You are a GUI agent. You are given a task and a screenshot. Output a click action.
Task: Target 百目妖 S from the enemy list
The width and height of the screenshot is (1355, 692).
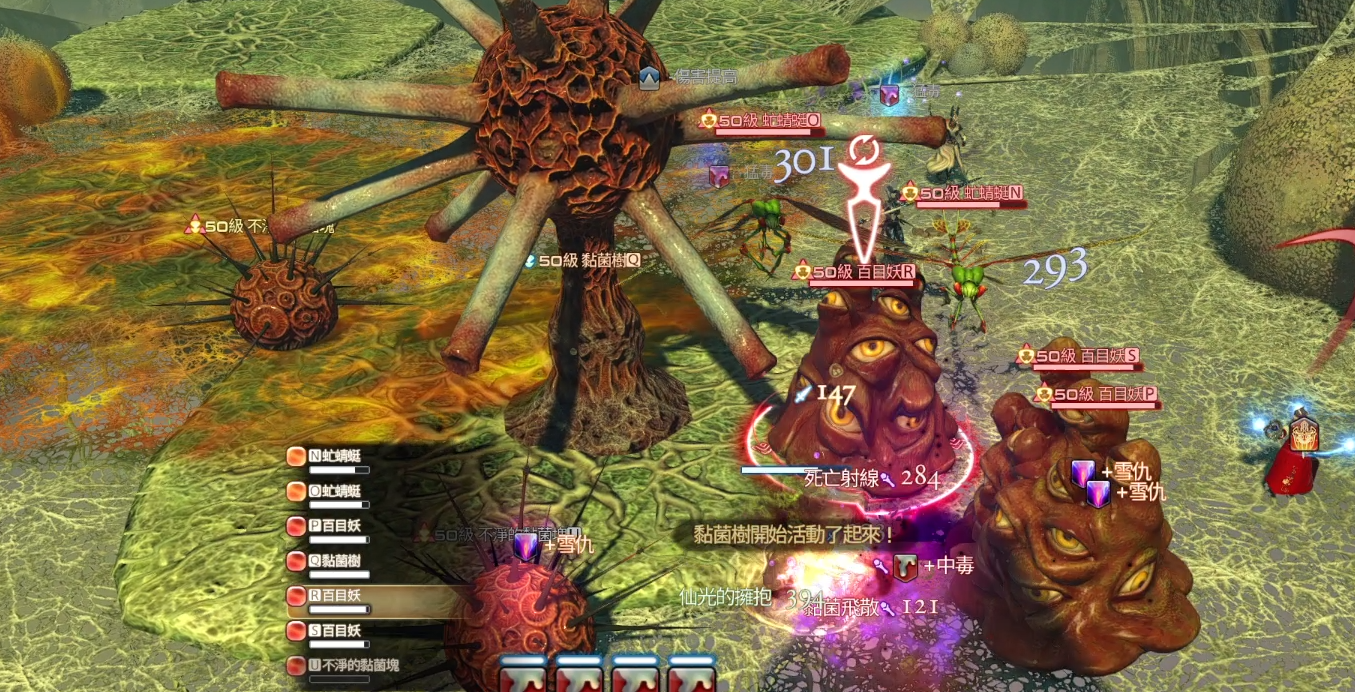point(335,631)
